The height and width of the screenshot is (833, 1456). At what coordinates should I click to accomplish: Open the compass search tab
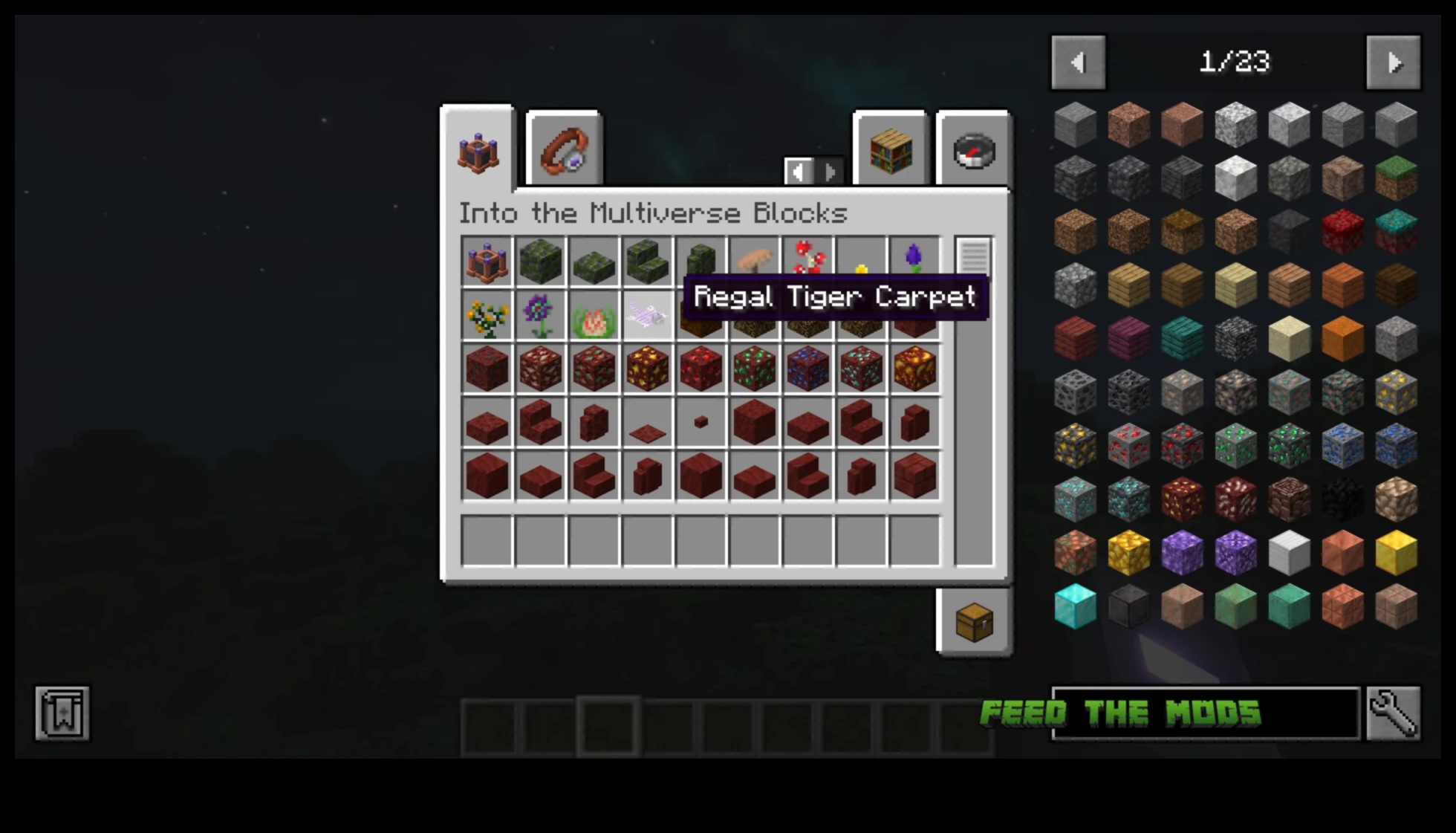click(973, 152)
